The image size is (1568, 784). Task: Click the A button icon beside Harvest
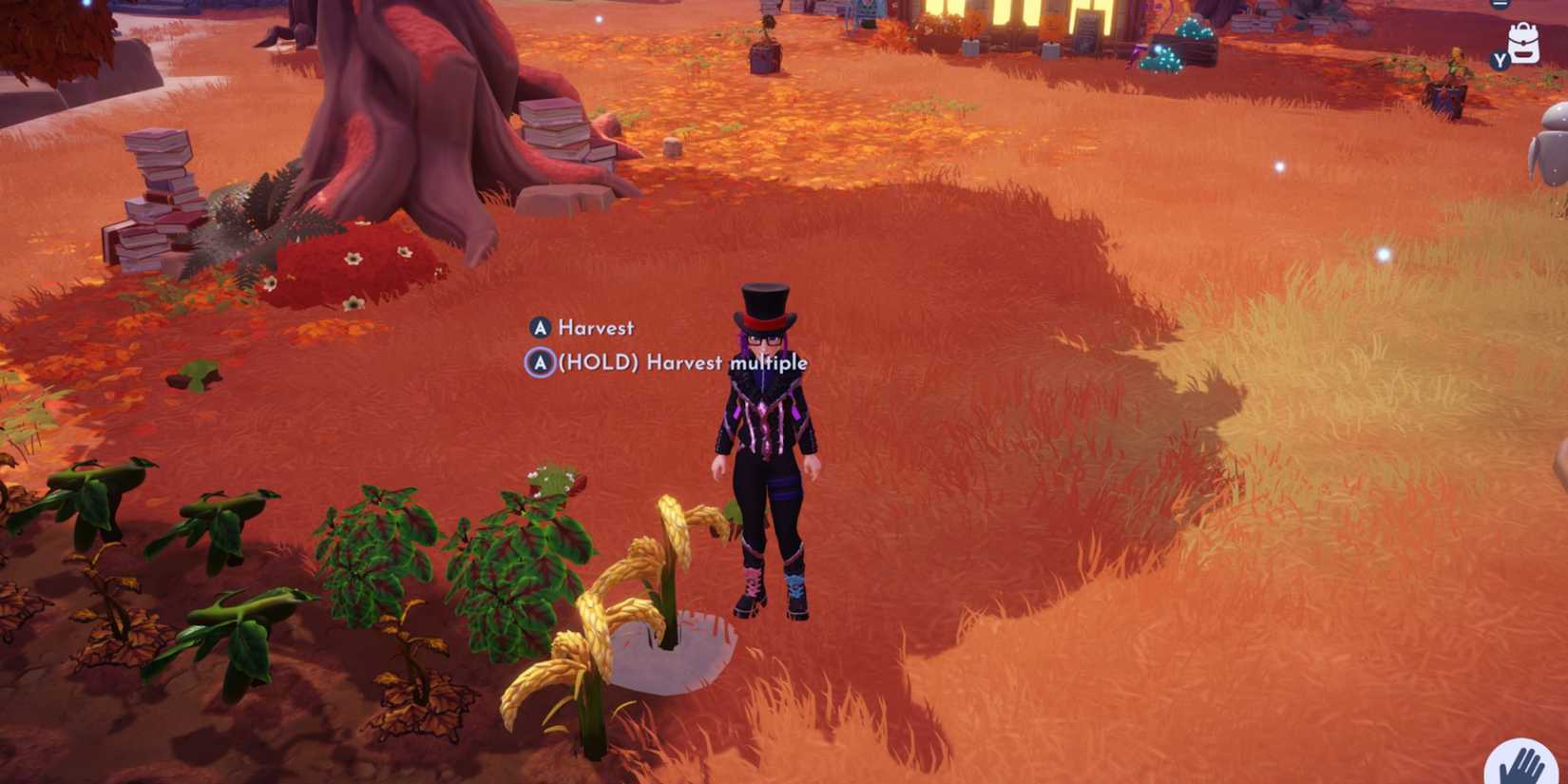[539, 328]
